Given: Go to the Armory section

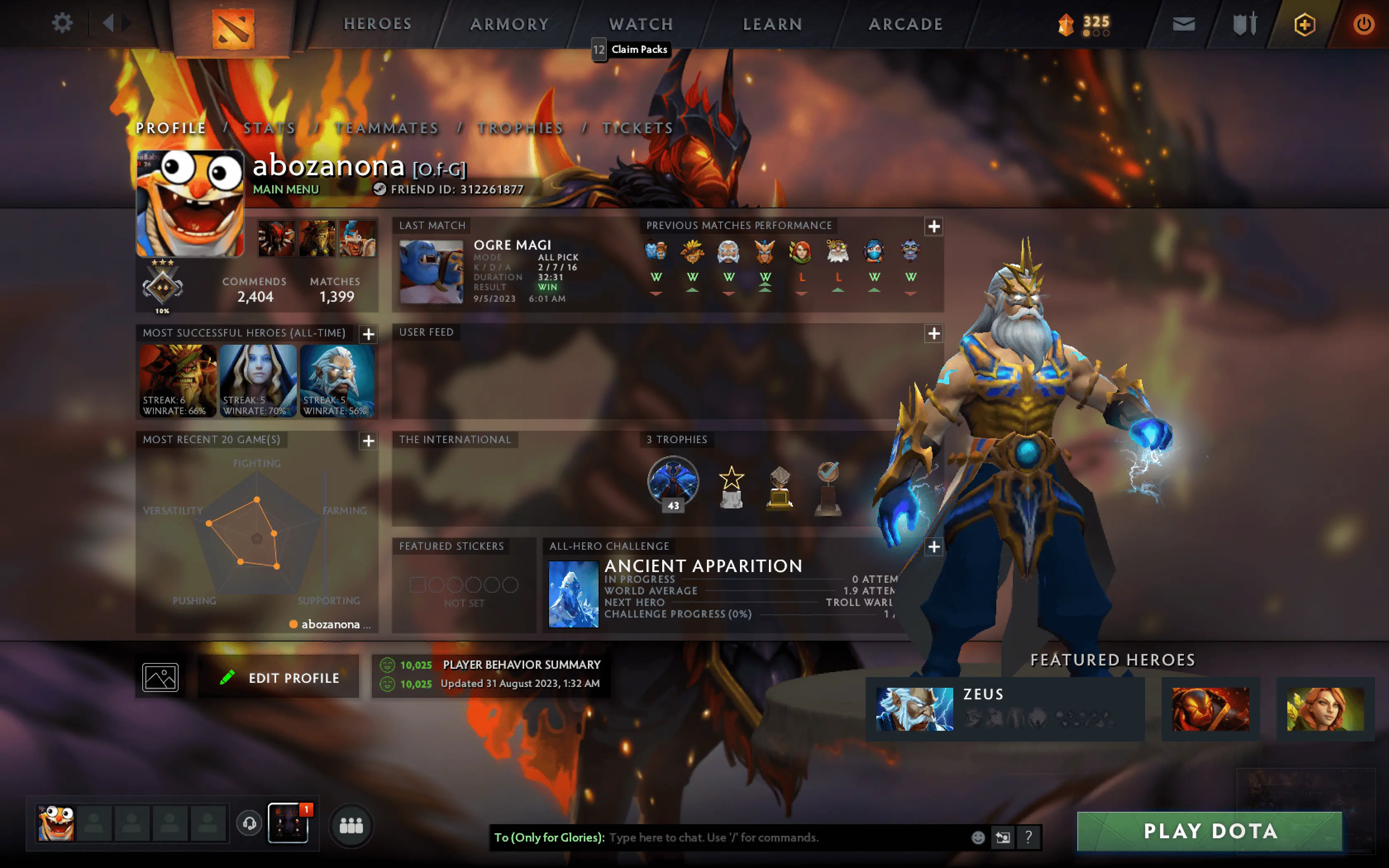Looking at the screenshot, I should point(510,24).
